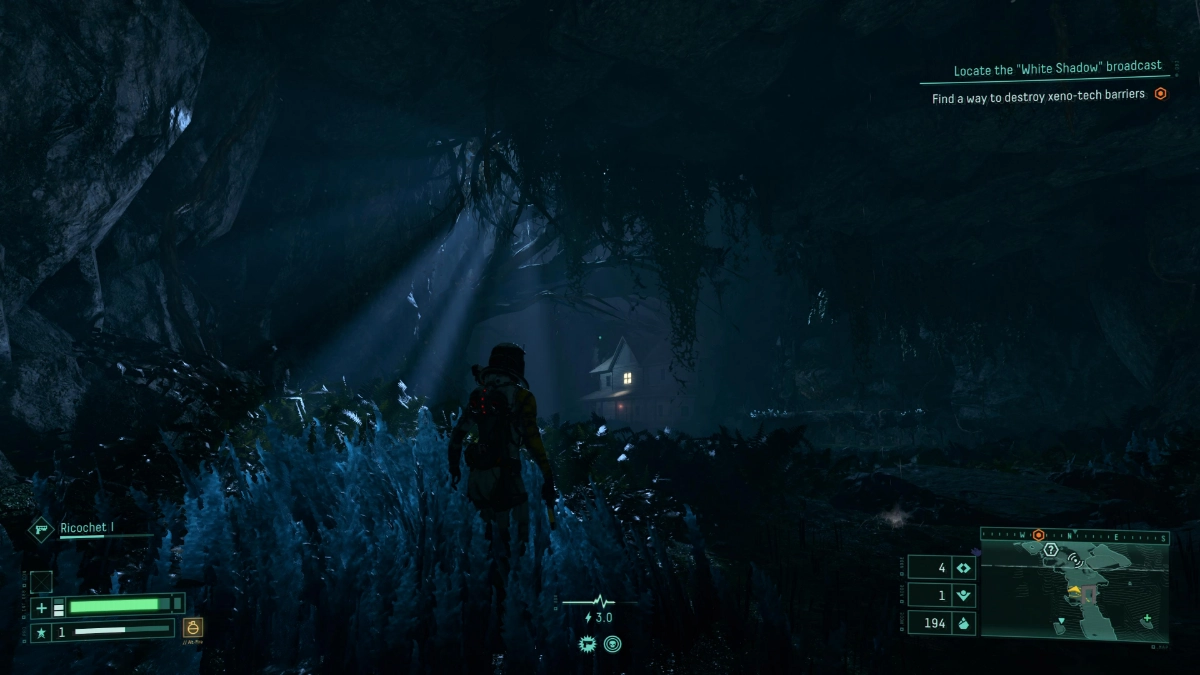Select the winged resource icon showing 1
Viewport: 1200px width, 675px height.
[964, 595]
